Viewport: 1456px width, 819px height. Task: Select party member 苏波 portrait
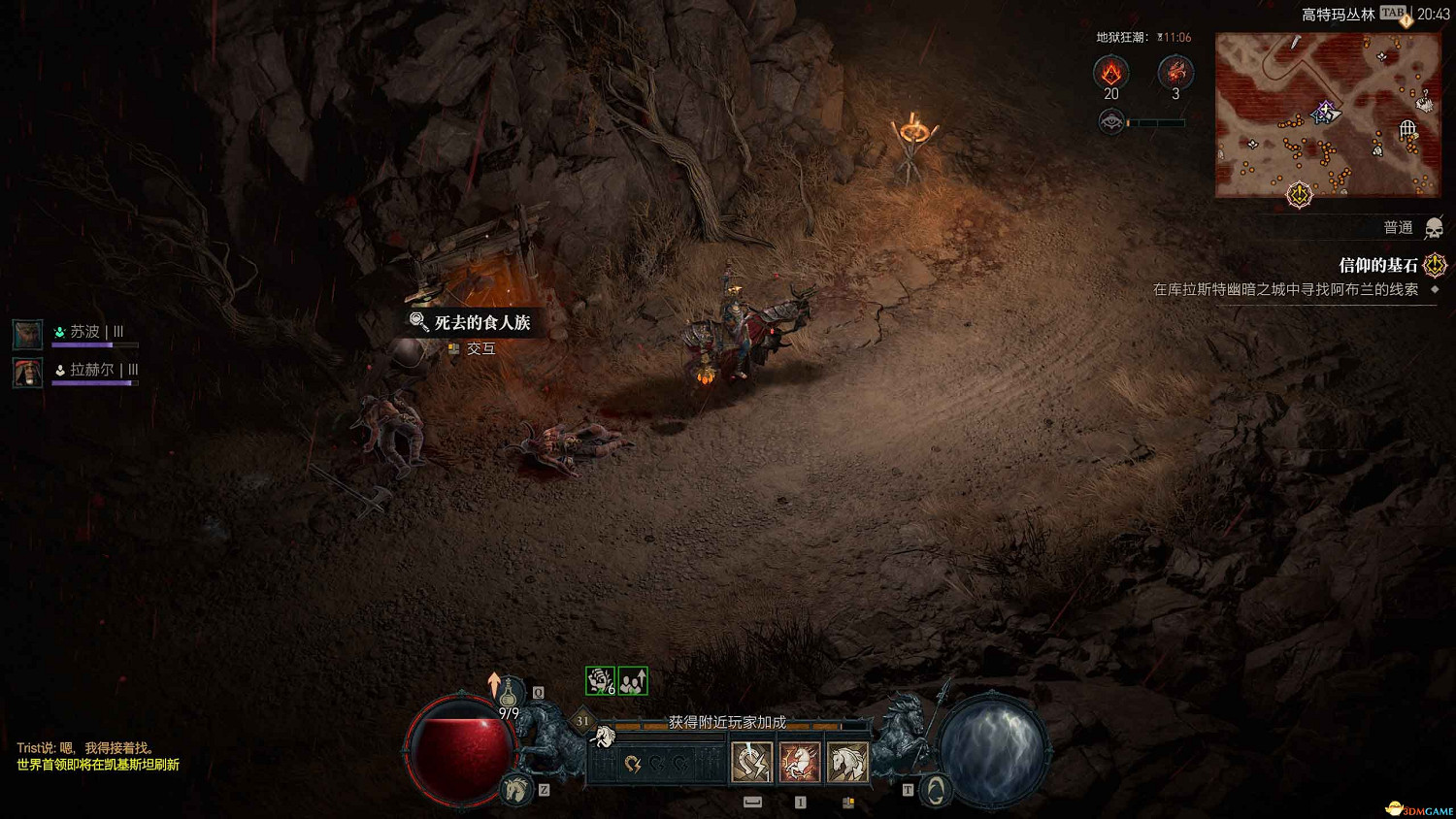(x=27, y=334)
